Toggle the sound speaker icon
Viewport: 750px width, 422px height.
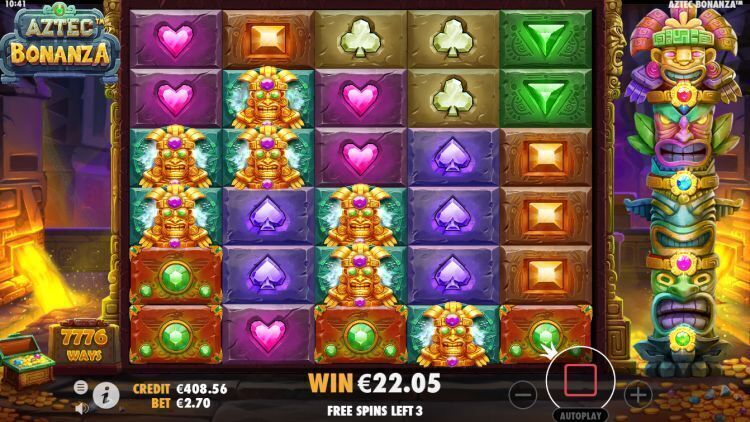pyautogui.click(x=81, y=407)
